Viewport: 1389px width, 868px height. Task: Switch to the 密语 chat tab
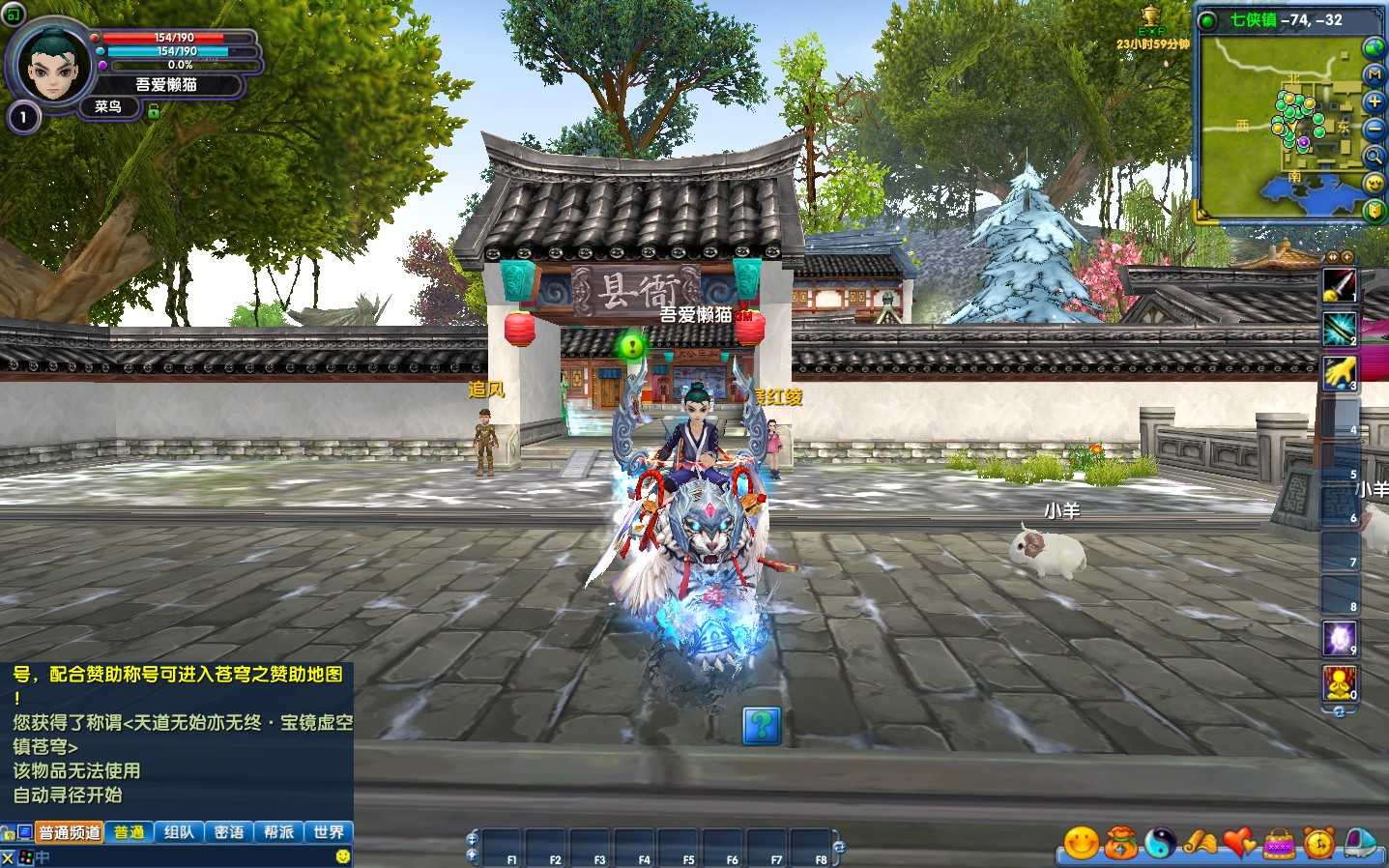click(x=229, y=832)
